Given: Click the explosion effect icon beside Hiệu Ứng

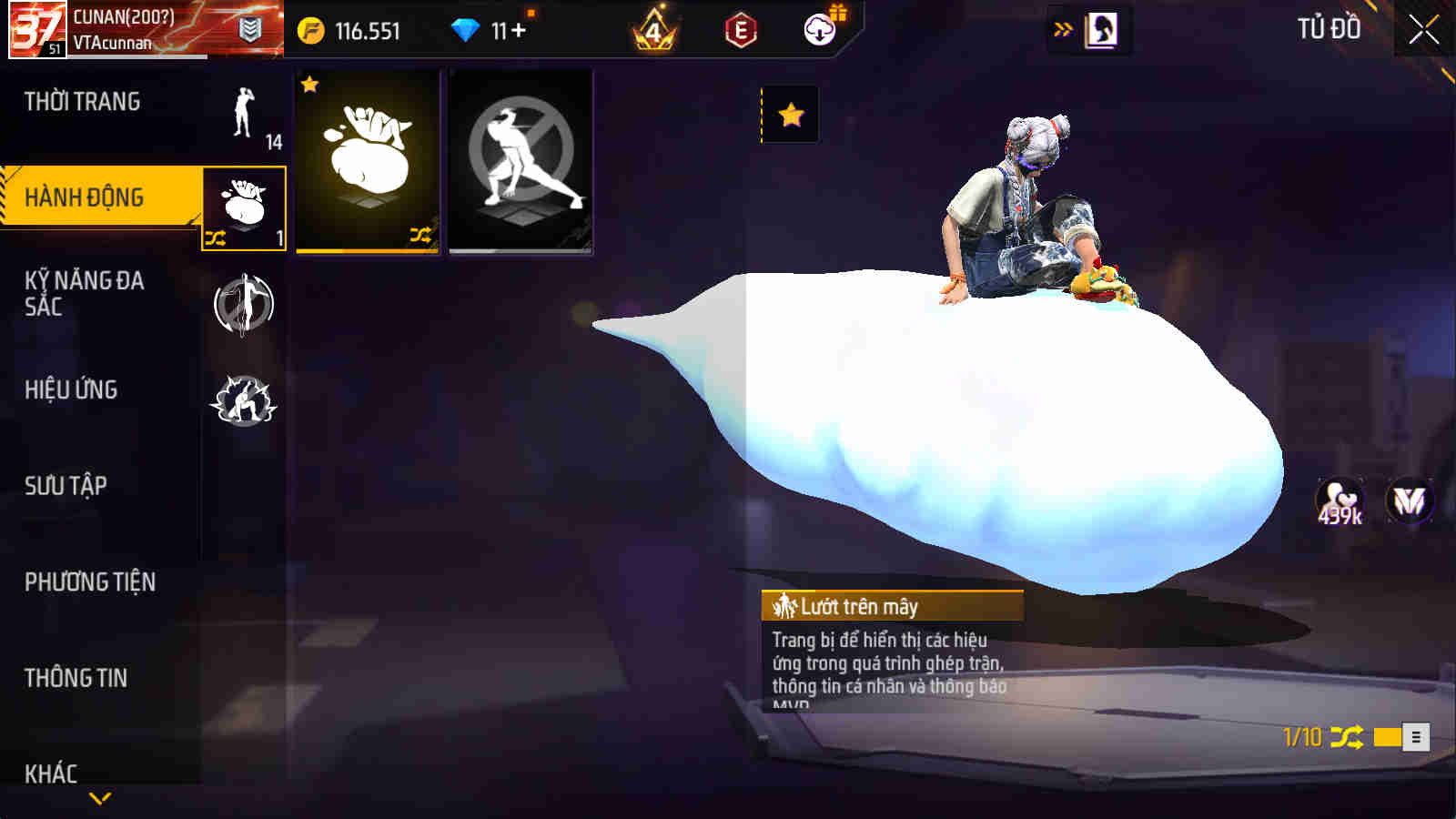Looking at the screenshot, I should point(244,398).
